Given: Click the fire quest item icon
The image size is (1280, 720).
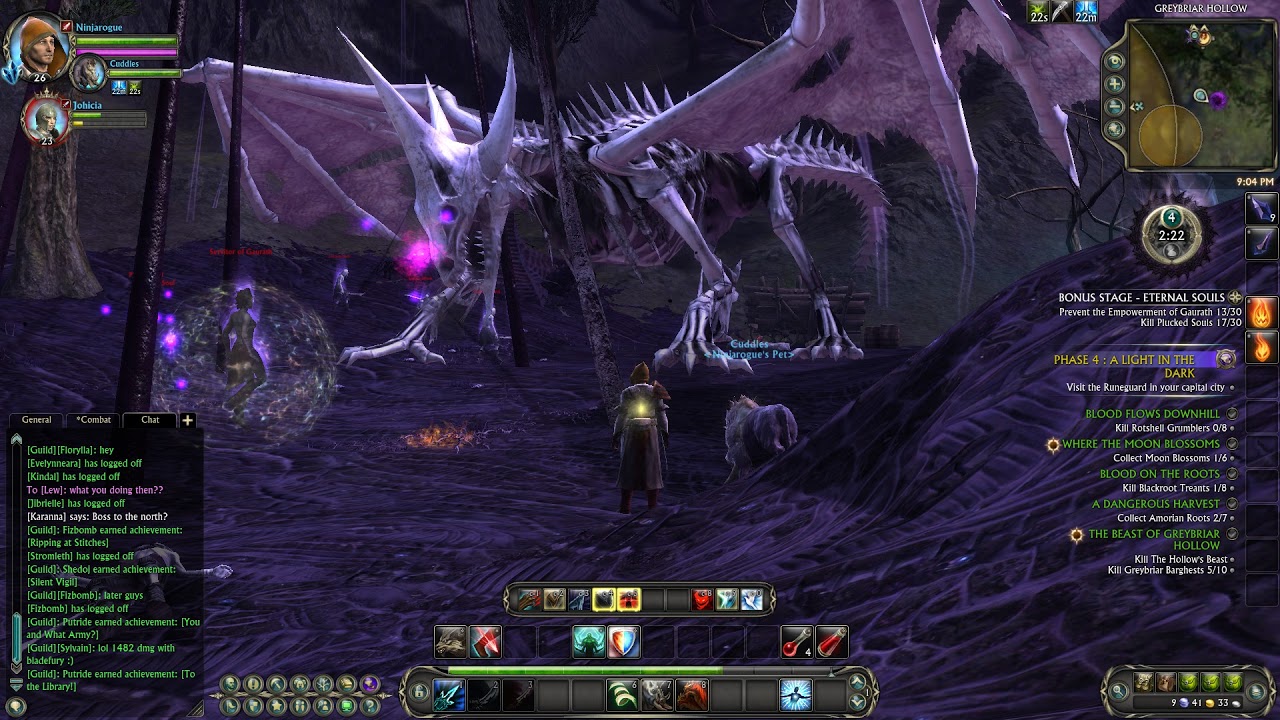Looking at the screenshot, I should (x=1261, y=313).
